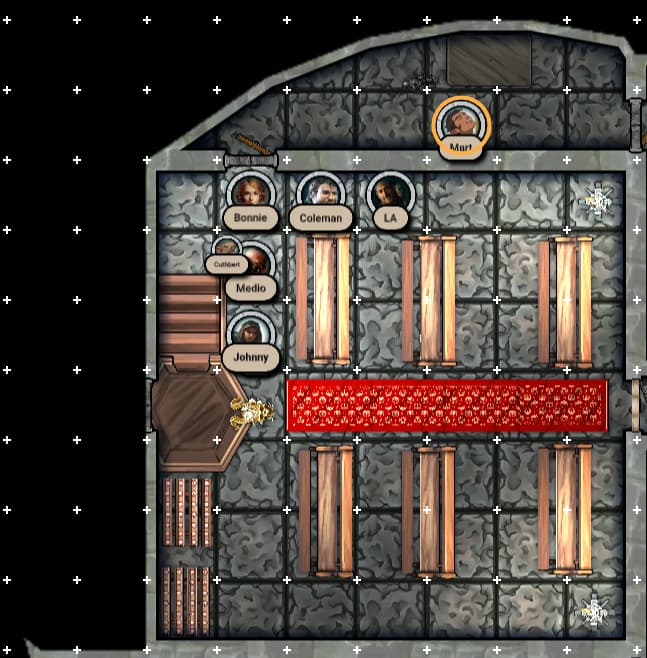Click the LA character token
This screenshot has height=658, width=647.
(390, 194)
